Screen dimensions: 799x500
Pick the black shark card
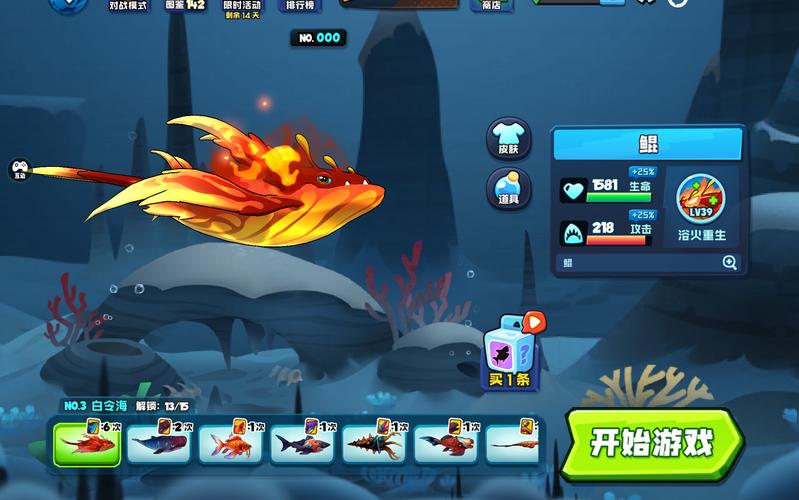tap(303, 441)
